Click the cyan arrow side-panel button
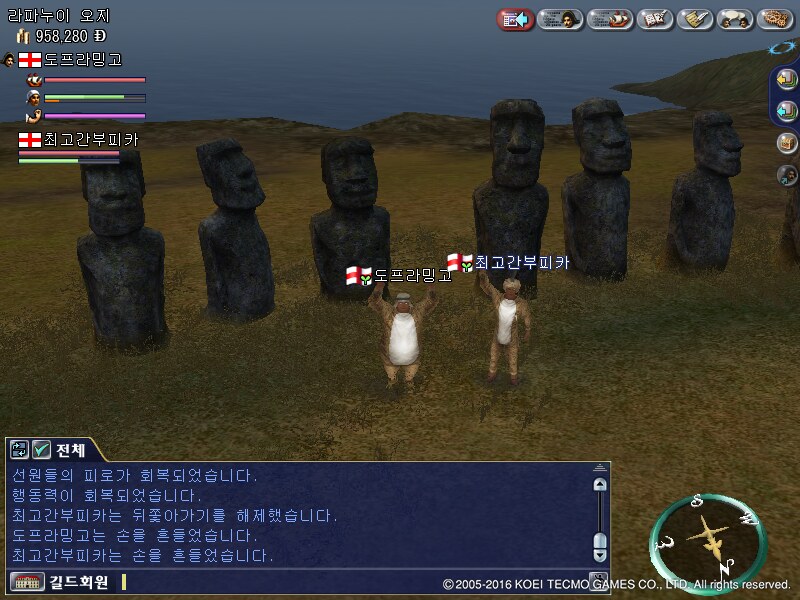 click(787, 111)
